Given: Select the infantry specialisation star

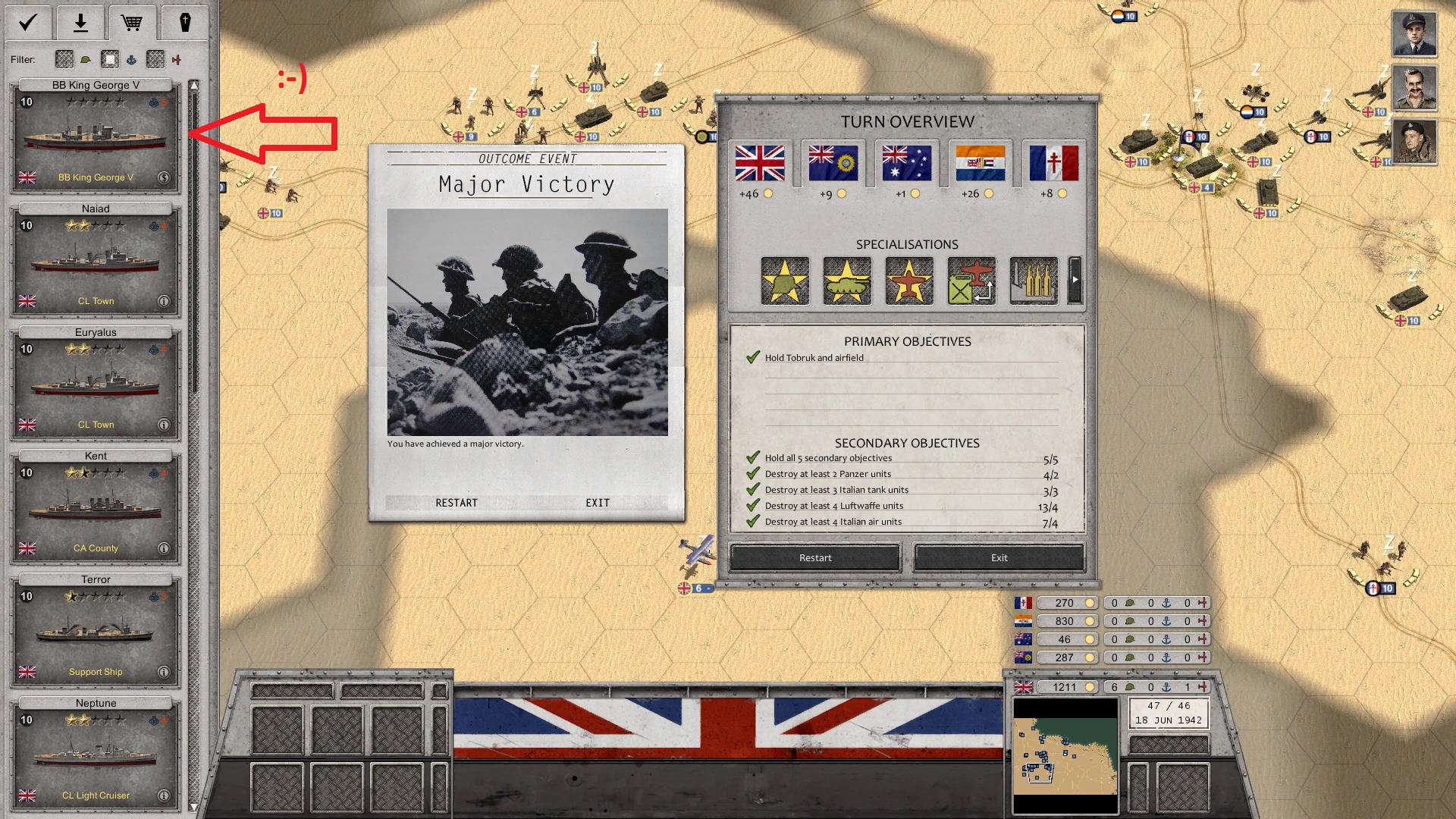Looking at the screenshot, I should 784,281.
